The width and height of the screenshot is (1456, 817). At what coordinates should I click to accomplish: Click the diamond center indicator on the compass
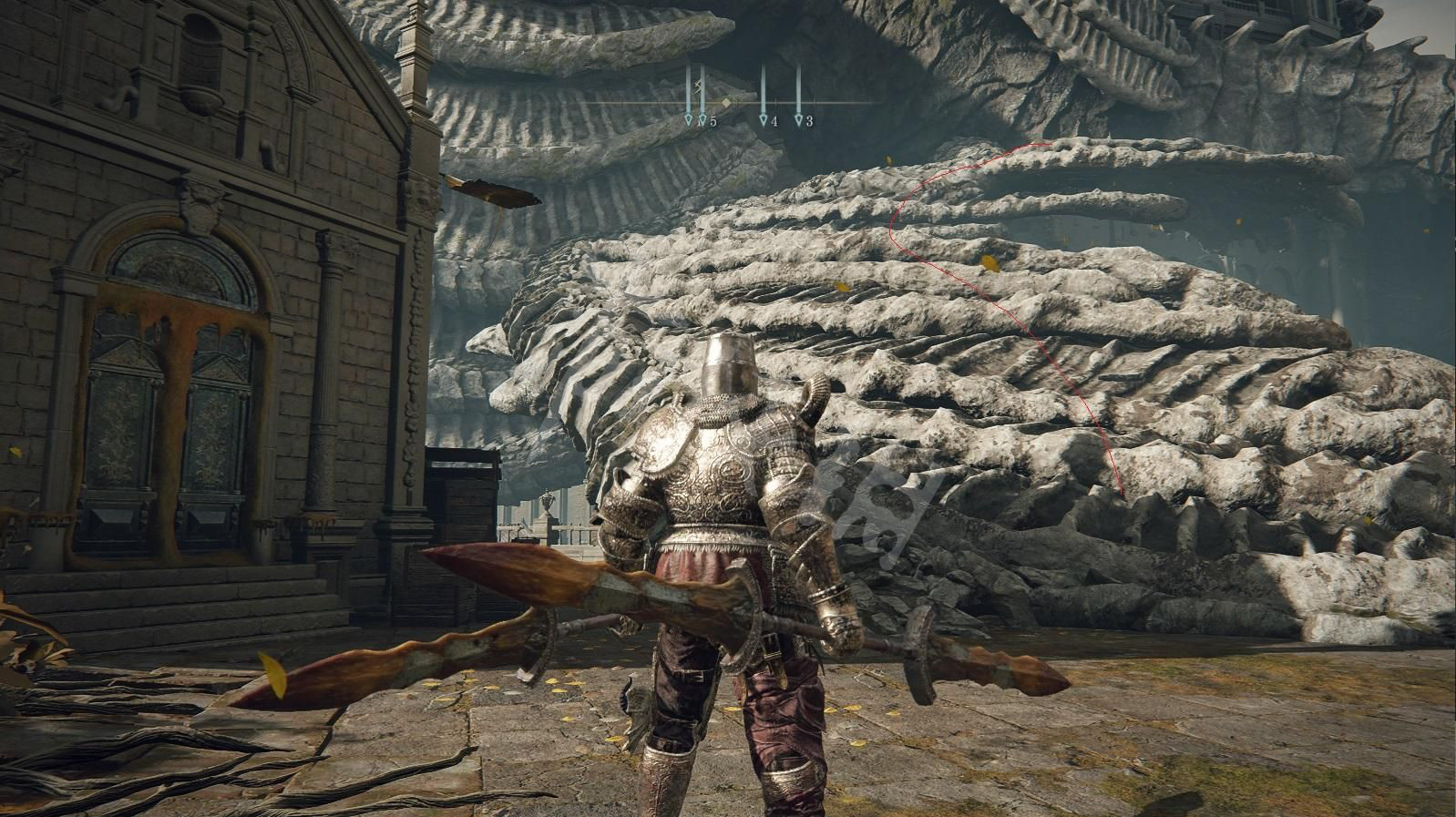[725, 103]
